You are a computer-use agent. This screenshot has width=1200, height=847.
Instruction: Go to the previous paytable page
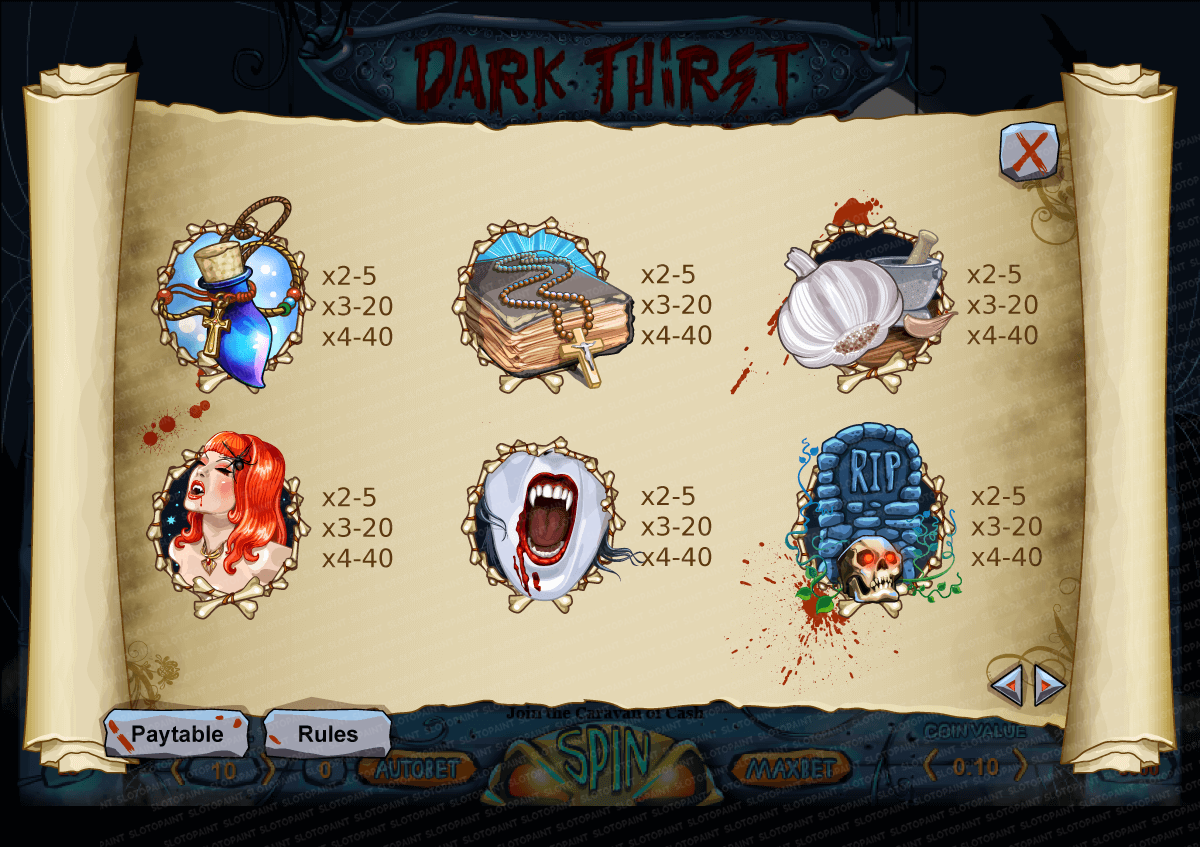[x=1008, y=685]
